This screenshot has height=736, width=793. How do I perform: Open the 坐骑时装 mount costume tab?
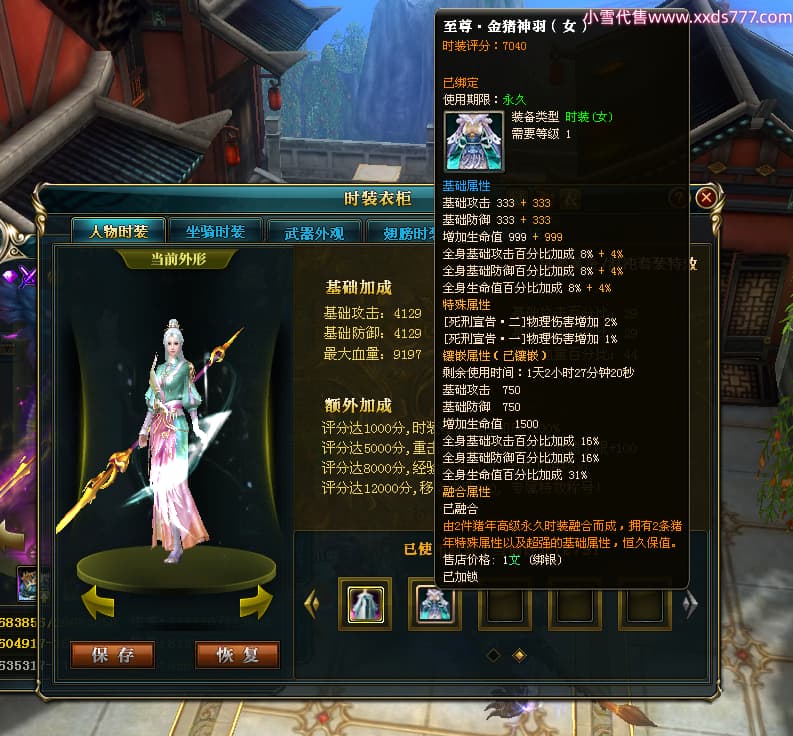click(216, 232)
